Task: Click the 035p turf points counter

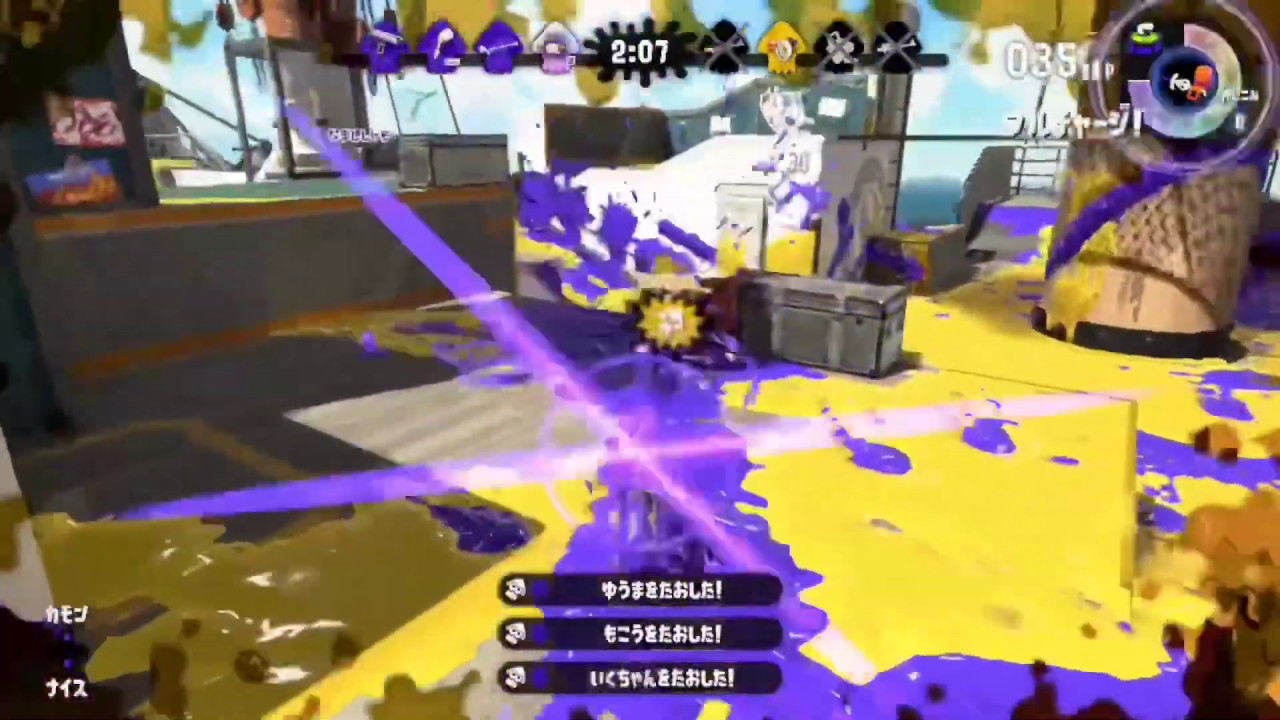Action: pos(1050,58)
